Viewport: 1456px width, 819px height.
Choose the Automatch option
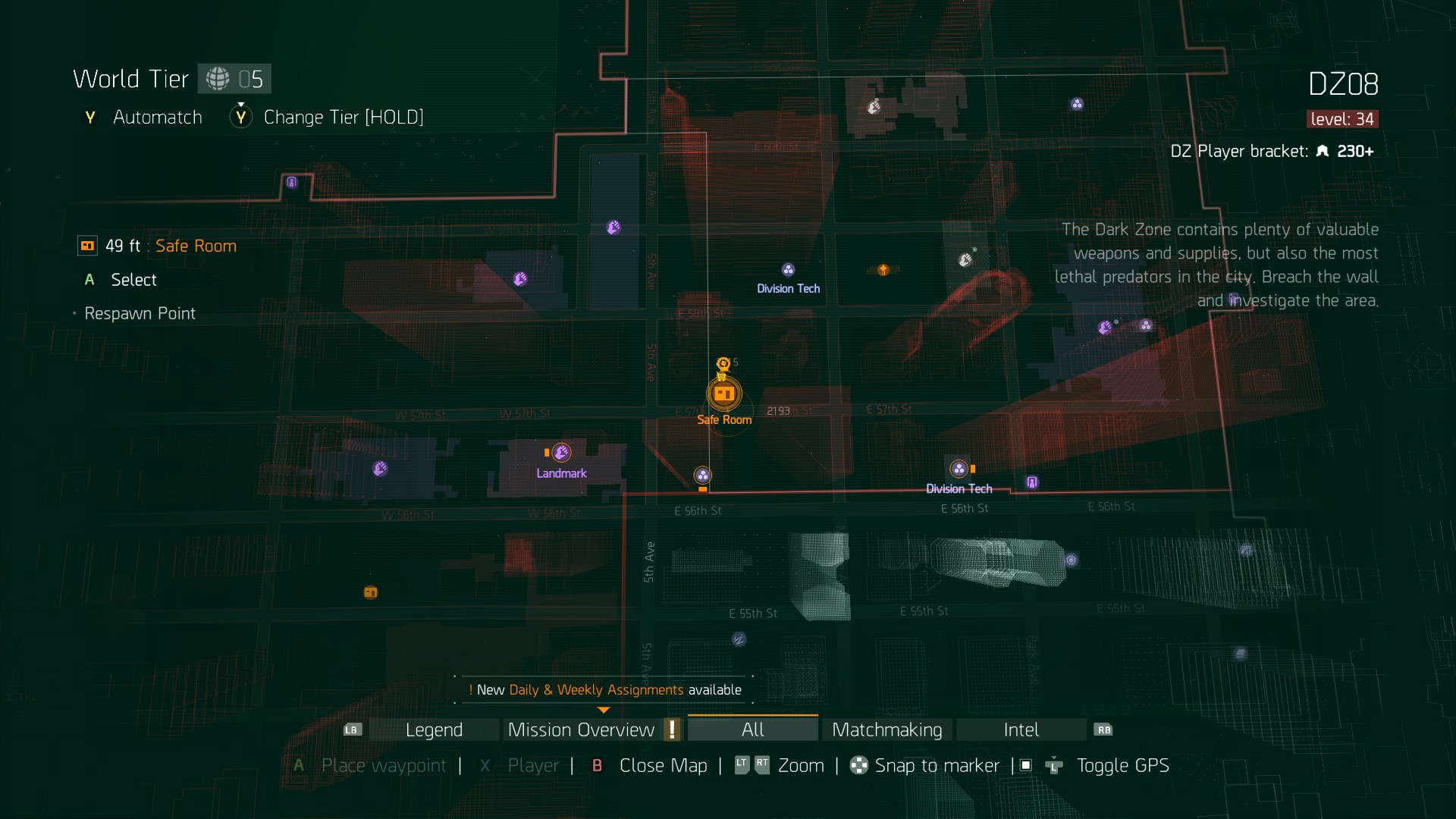coord(157,118)
